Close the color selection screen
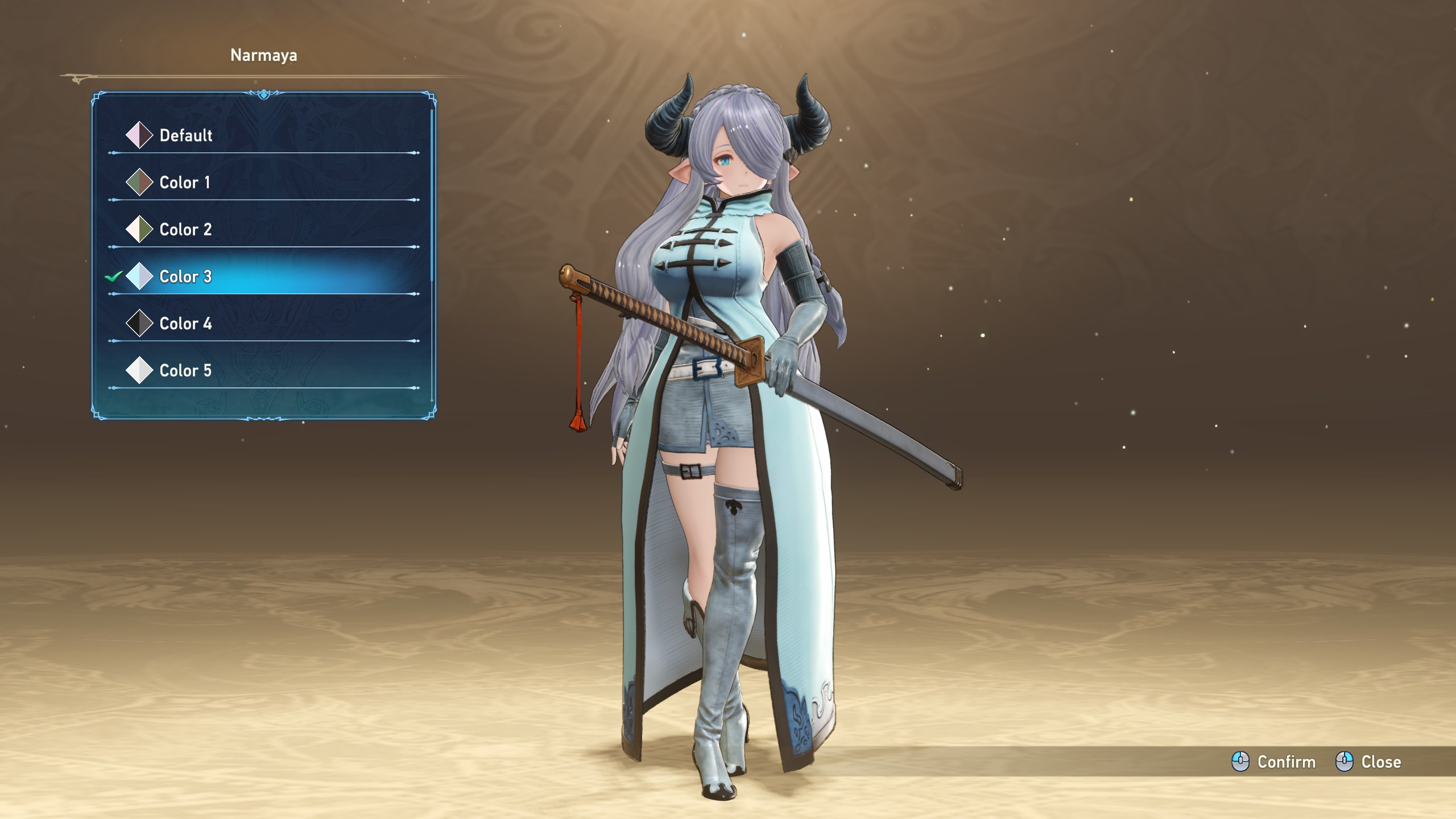Image resolution: width=1456 pixels, height=819 pixels. 1368,762
